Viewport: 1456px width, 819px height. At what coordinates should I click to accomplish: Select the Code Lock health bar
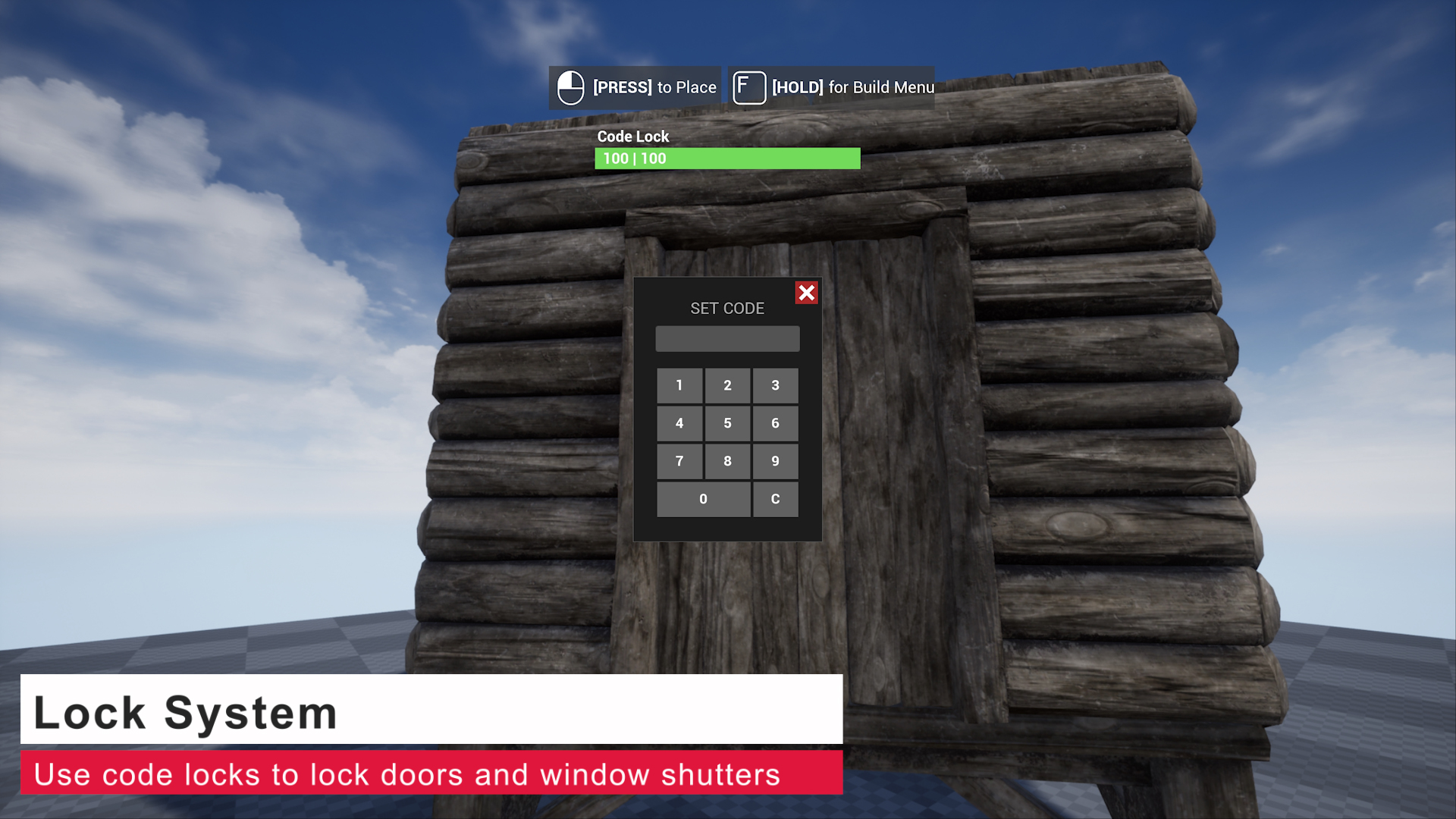tap(726, 158)
